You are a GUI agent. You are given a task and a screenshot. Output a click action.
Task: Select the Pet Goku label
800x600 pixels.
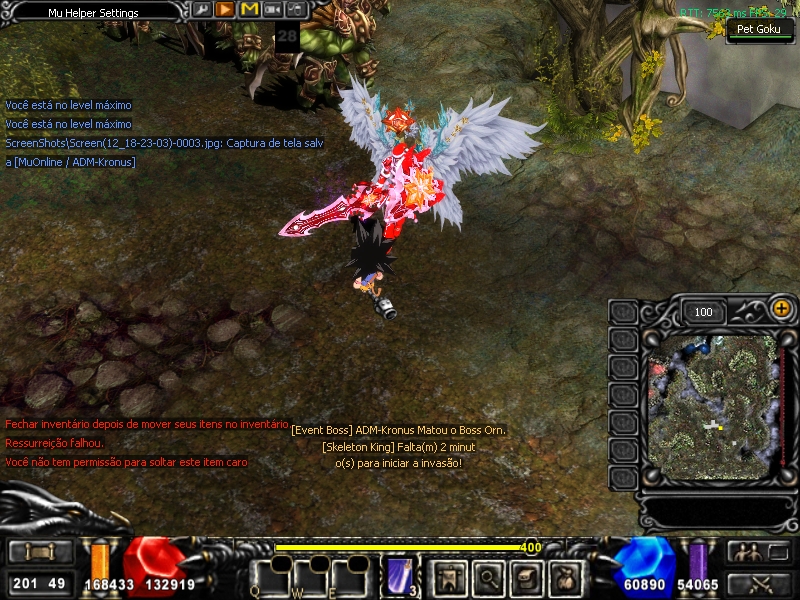(758, 29)
